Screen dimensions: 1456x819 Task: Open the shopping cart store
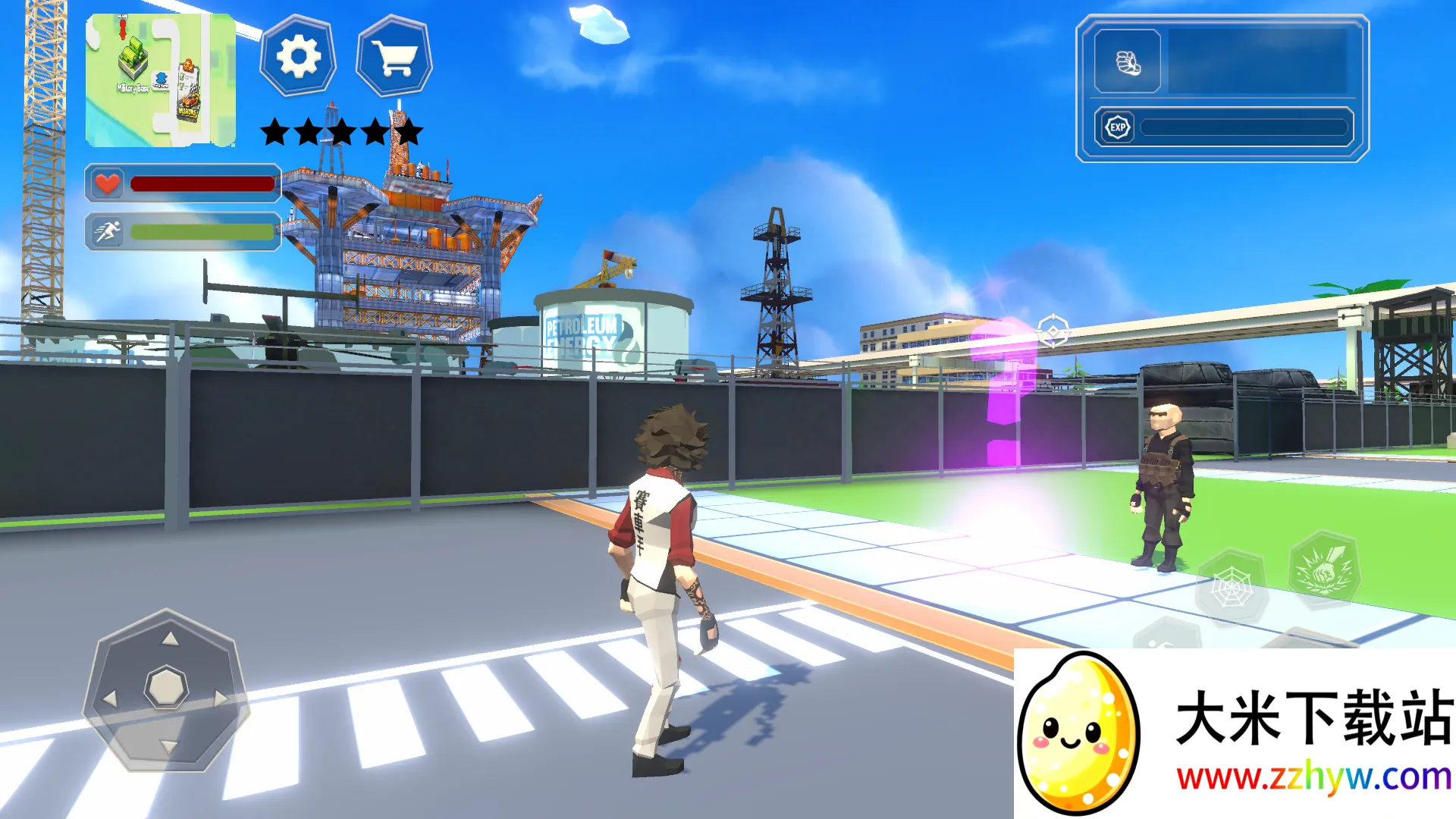coord(394,57)
